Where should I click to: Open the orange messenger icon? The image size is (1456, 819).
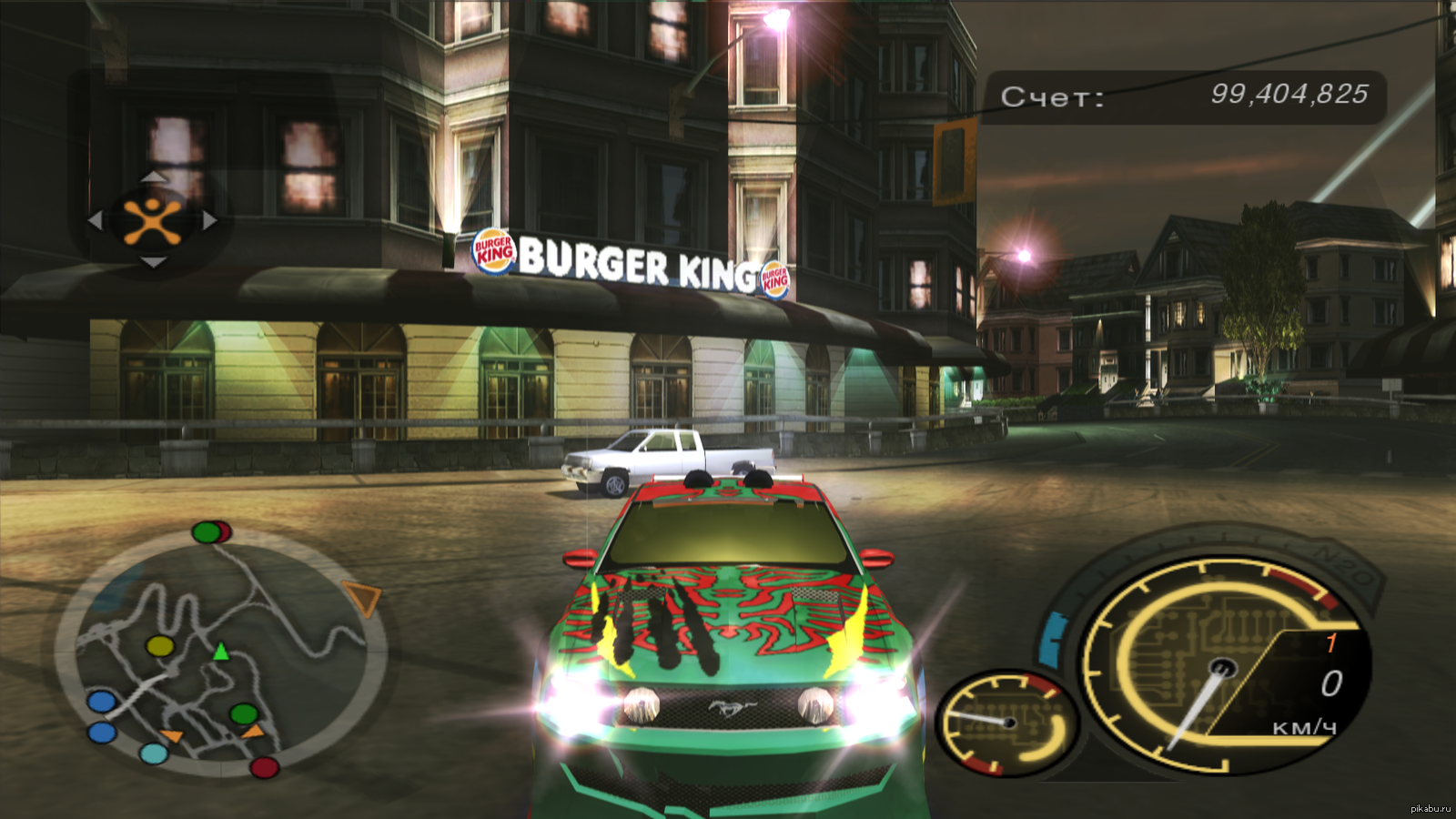coord(152,220)
